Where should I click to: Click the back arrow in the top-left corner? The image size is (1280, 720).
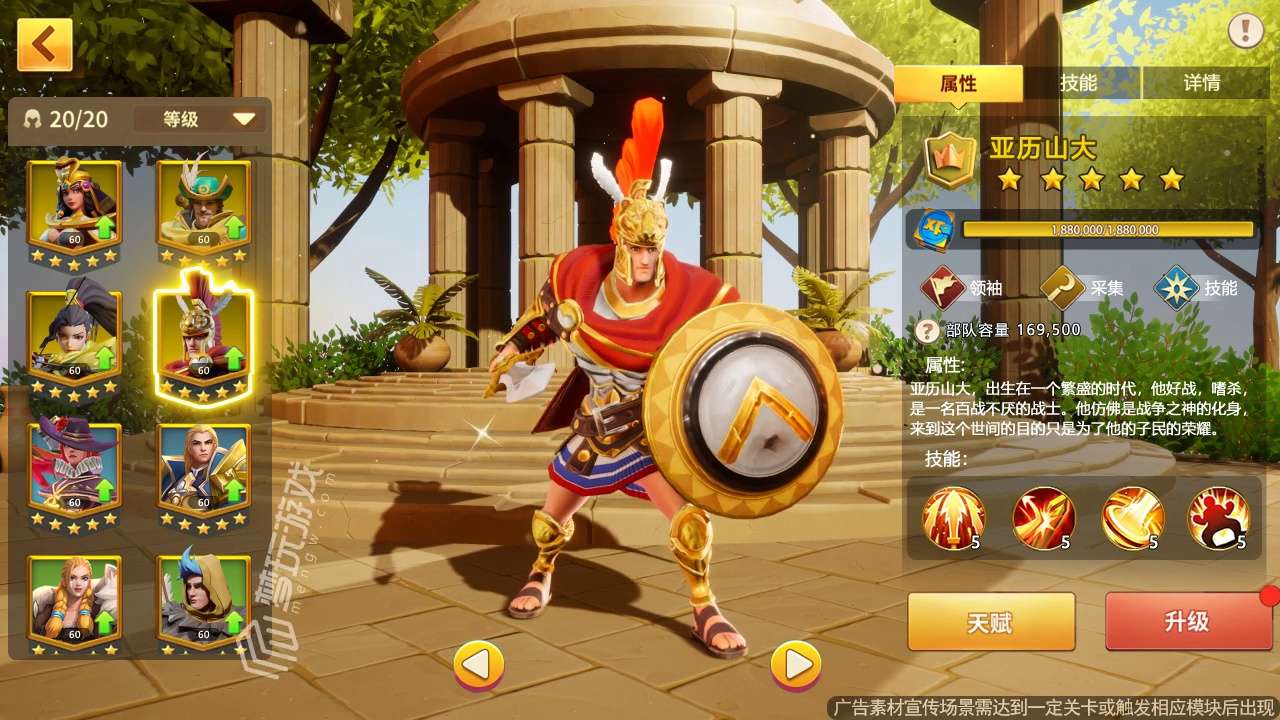(x=43, y=45)
